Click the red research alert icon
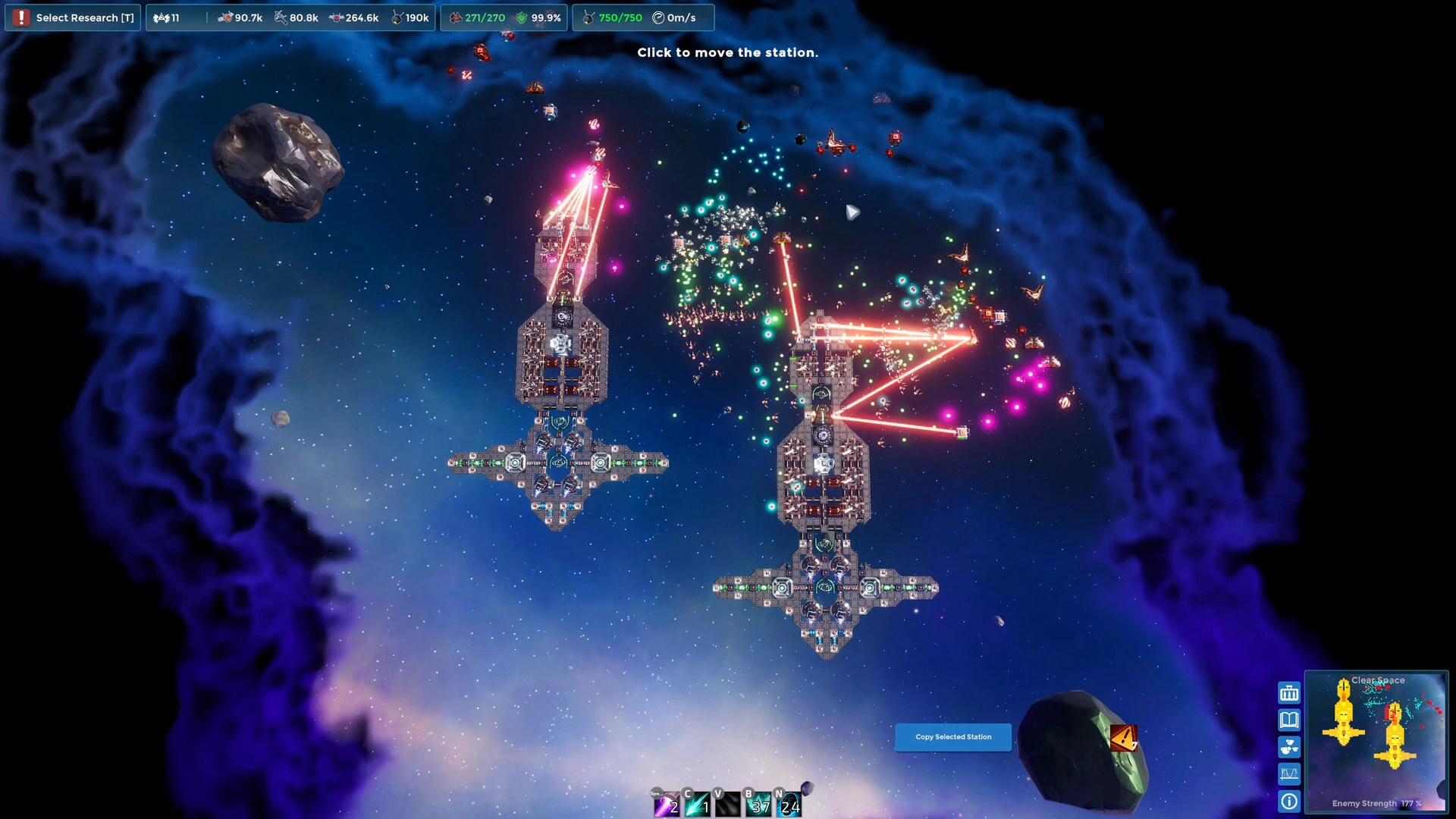1456x819 pixels. point(21,17)
